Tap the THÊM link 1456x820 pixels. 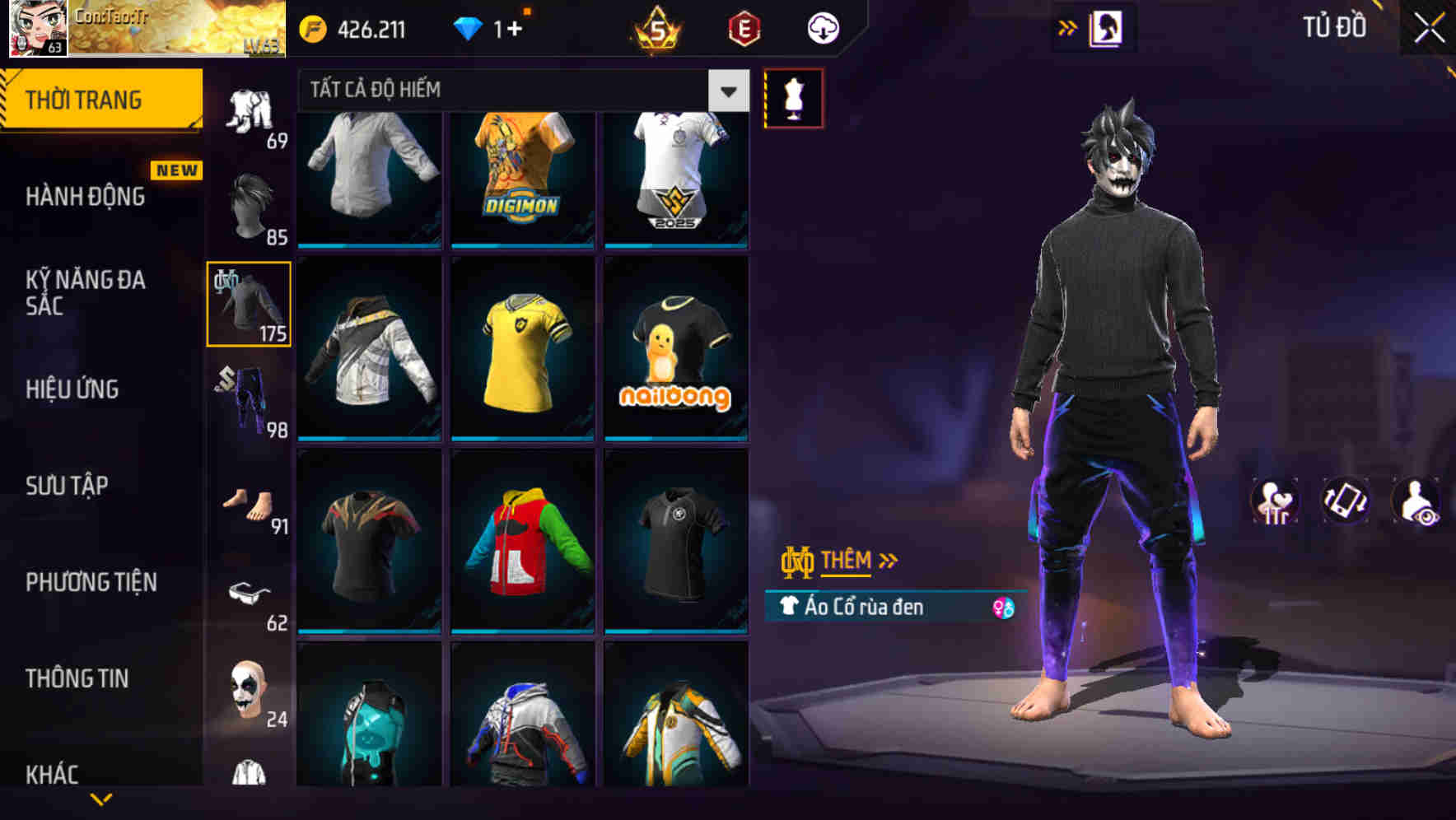pos(846,561)
